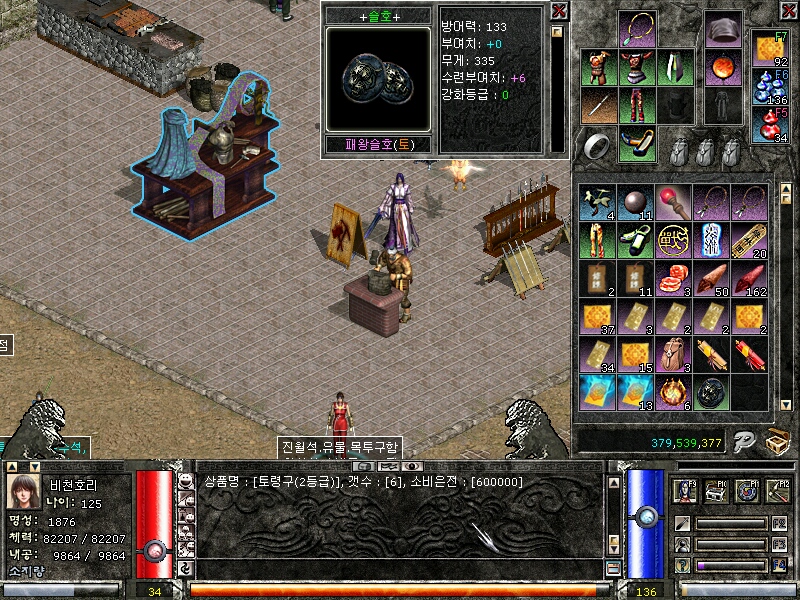
Task: Use the F7 yellow talisman quick slot
Action: click(769, 49)
